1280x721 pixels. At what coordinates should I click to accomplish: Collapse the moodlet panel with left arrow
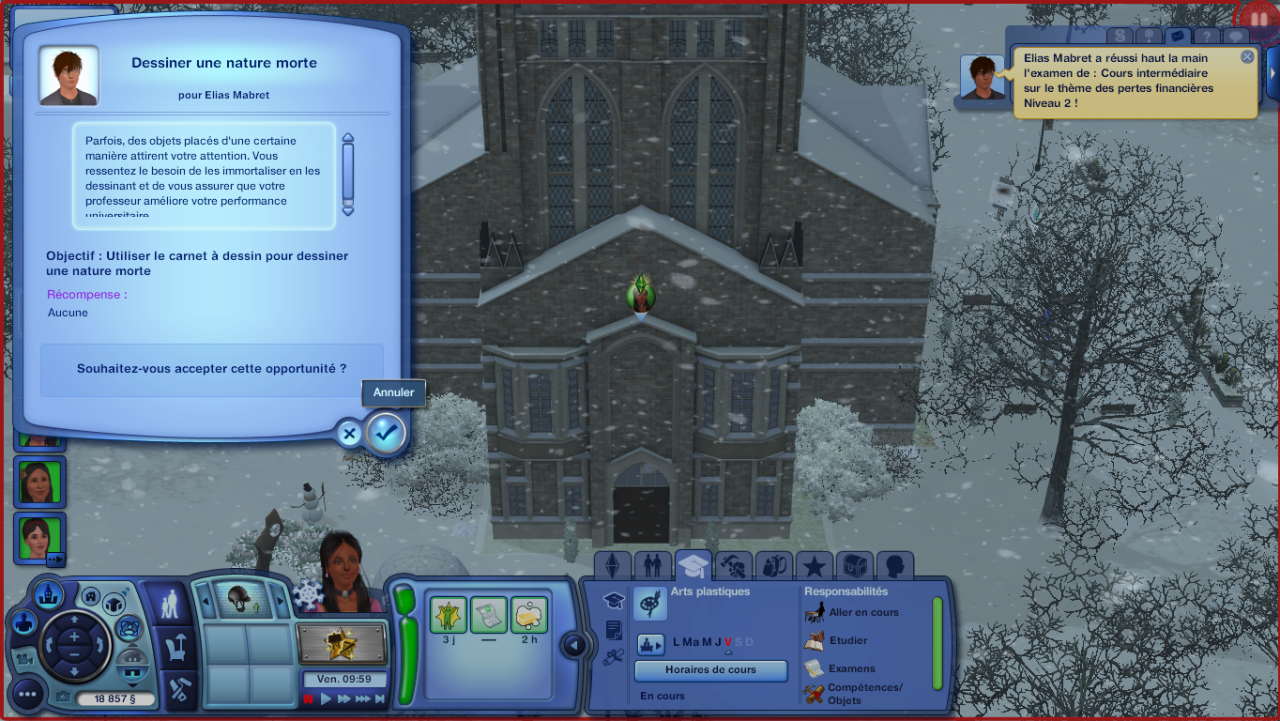tap(574, 645)
